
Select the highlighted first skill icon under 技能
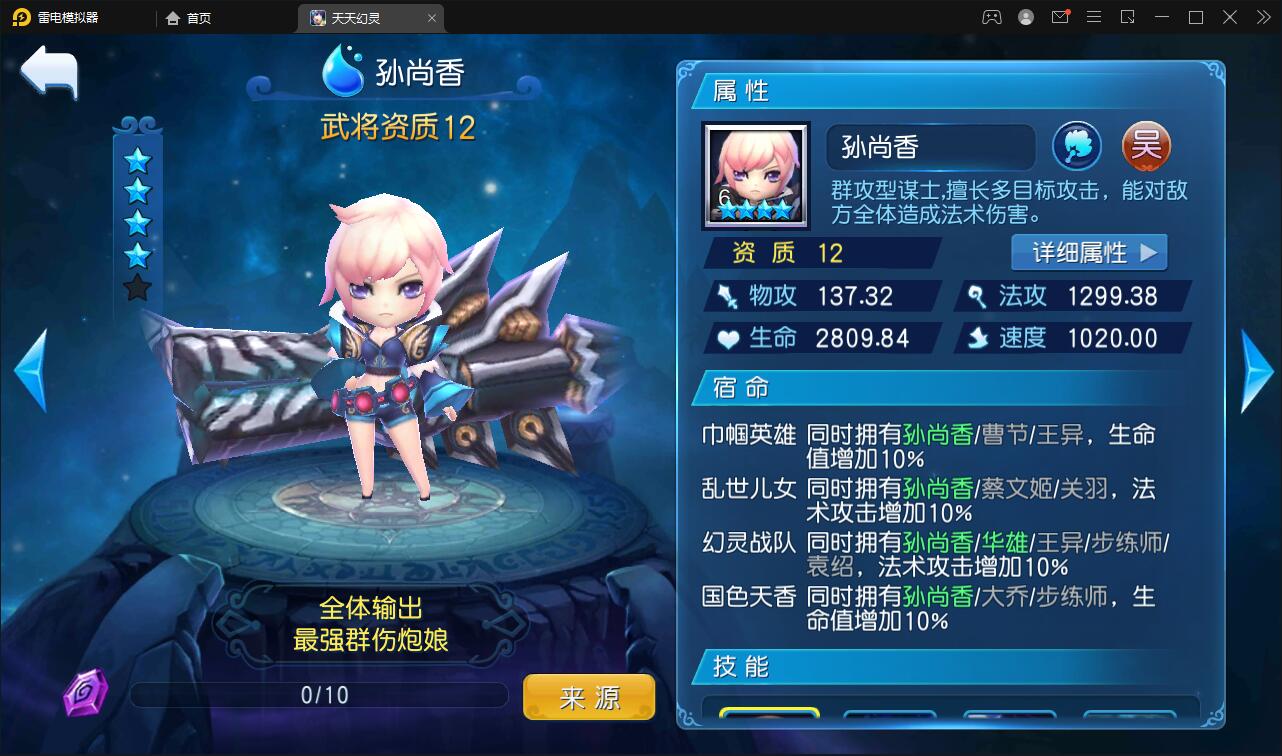[771, 716]
